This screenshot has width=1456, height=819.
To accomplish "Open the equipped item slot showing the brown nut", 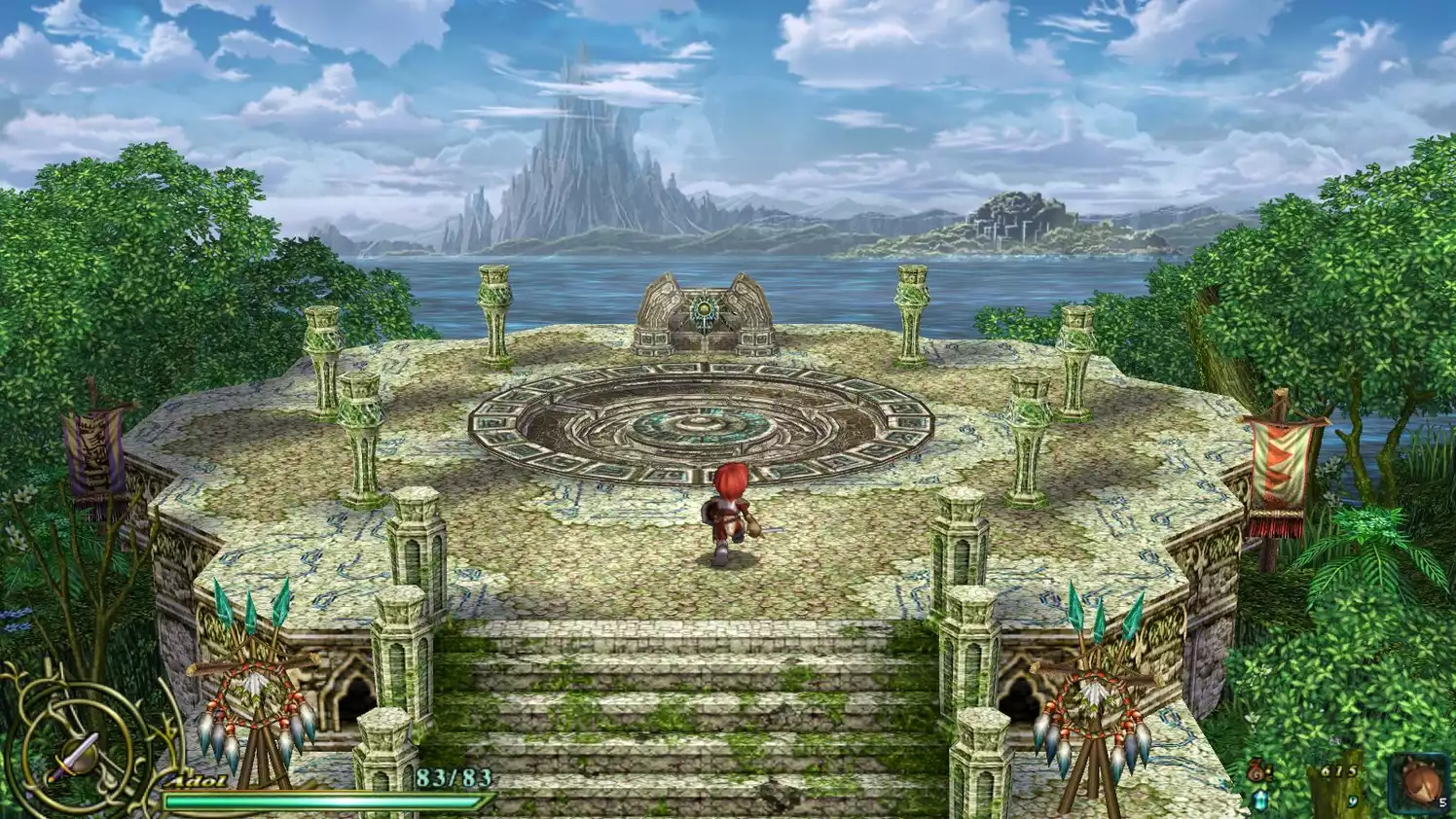I will (x=1417, y=782).
